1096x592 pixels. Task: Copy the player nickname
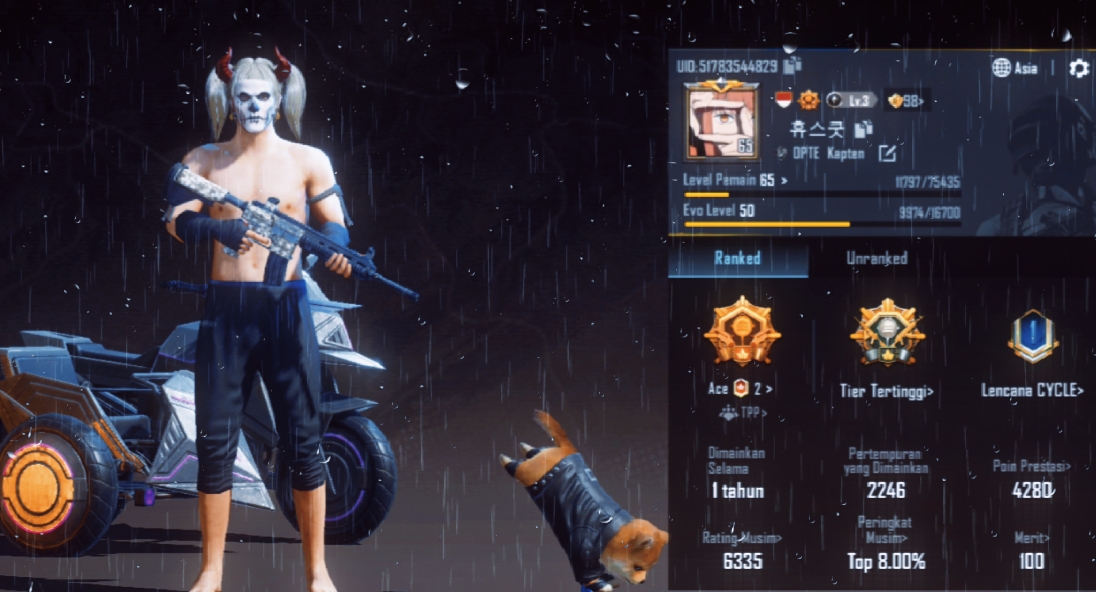coord(864,129)
